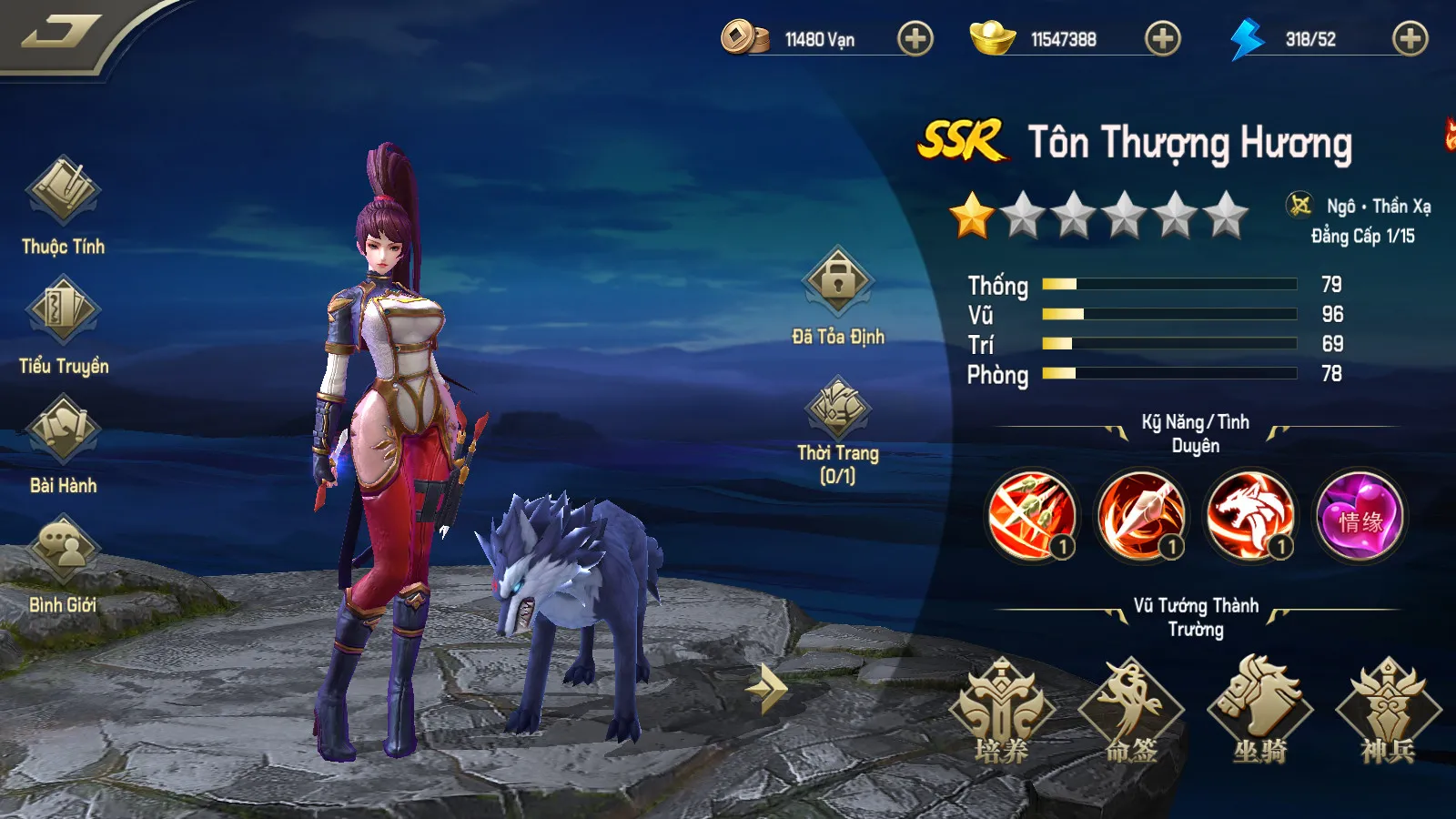Open the 坐骑 mount button
Screen dimensions: 1456x819
[x=1260, y=710]
